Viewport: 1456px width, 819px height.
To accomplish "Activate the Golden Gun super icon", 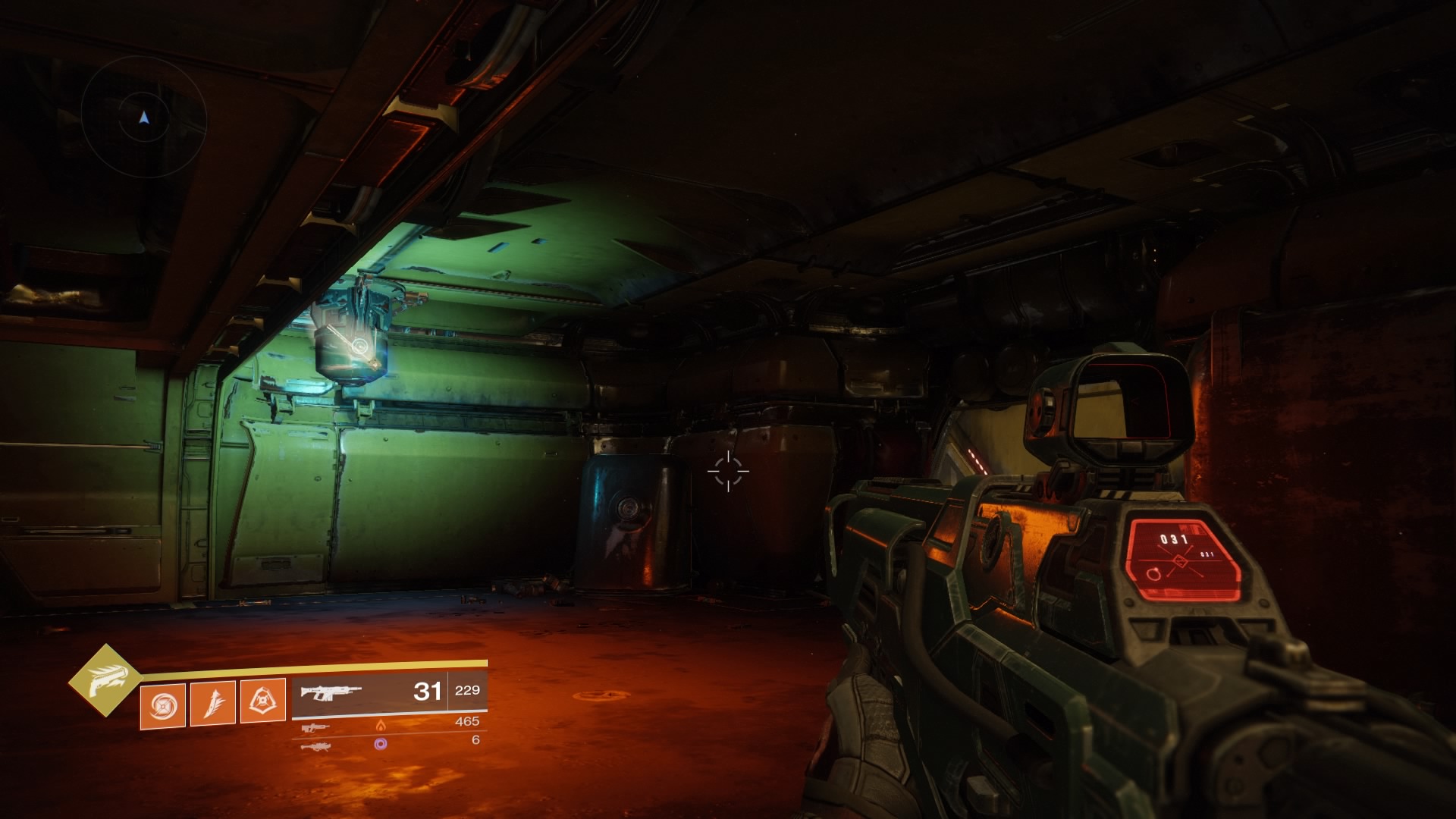I will pos(105,679).
